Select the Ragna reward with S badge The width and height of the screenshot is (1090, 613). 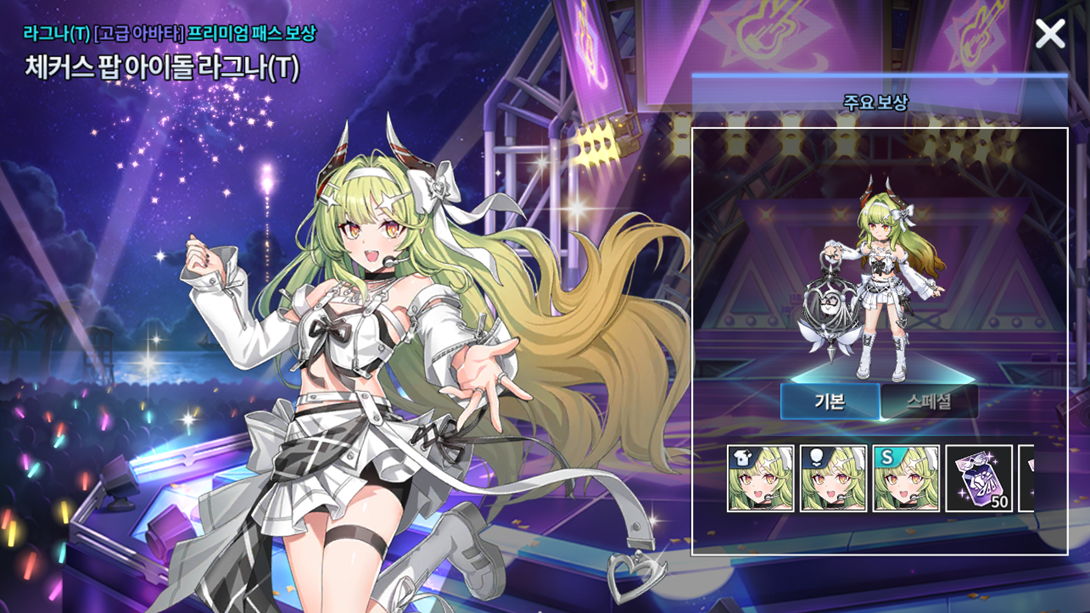pyautogui.click(x=906, y=479)
